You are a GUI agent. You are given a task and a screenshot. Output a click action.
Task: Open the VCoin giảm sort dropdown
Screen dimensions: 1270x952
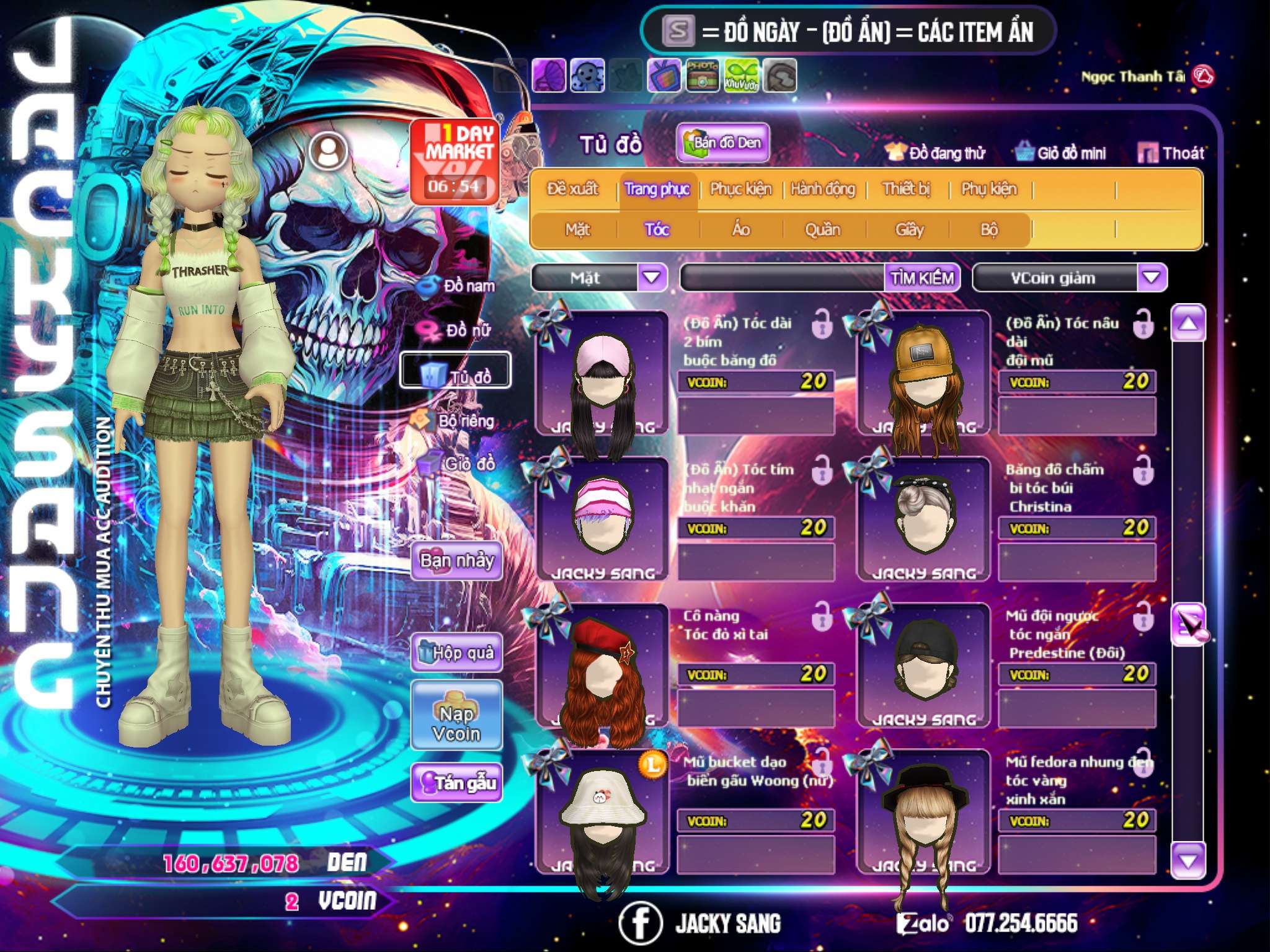pyautogui.click(x=1151, y=278)
